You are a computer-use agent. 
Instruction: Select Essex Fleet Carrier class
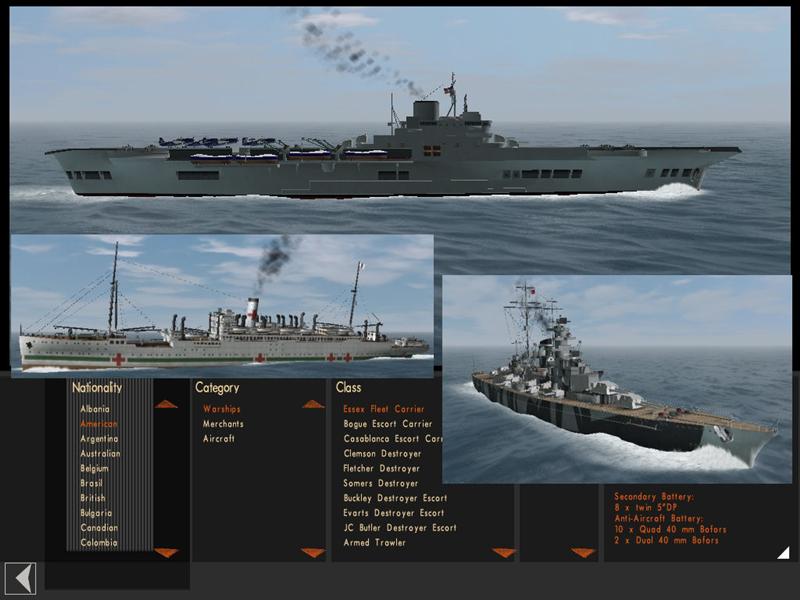tap(383, 409)
